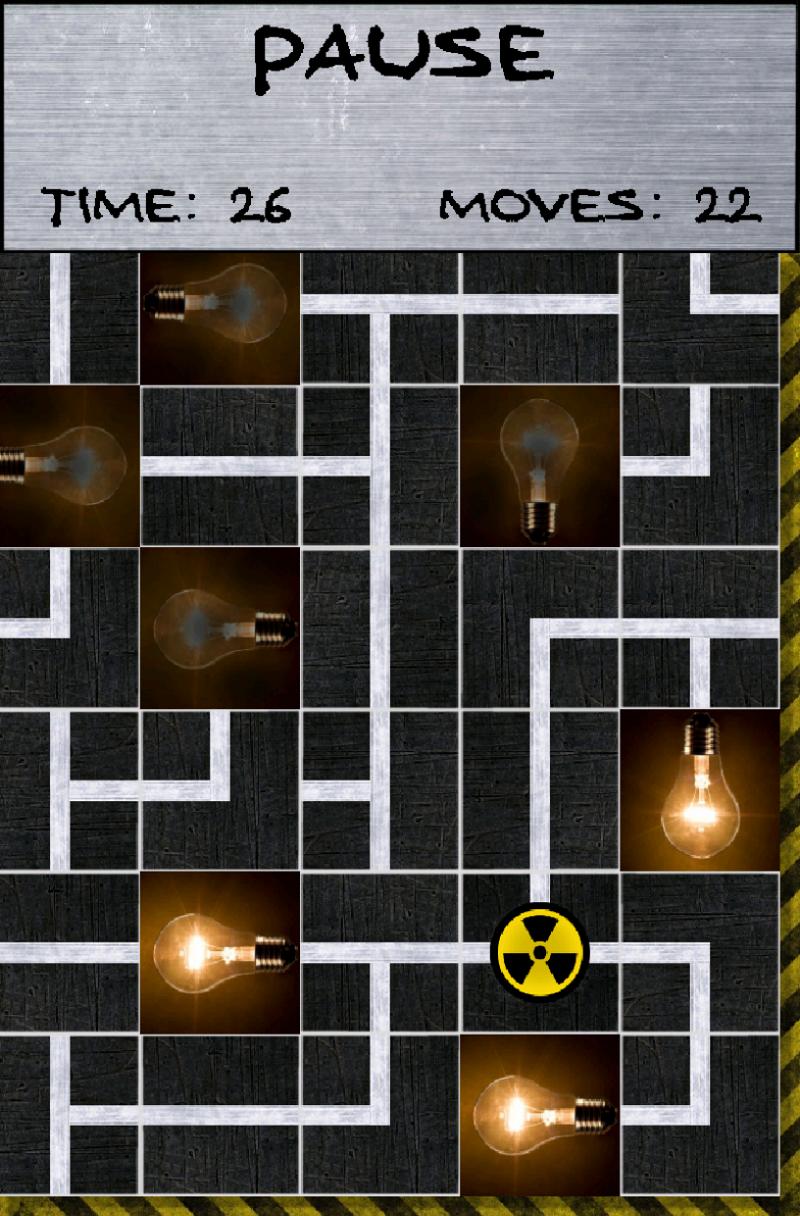The height and width of the screenshot is (1216, 800).
Task: Rotate the unlit bulb with its base pointing down
Action: click(540, 467)
